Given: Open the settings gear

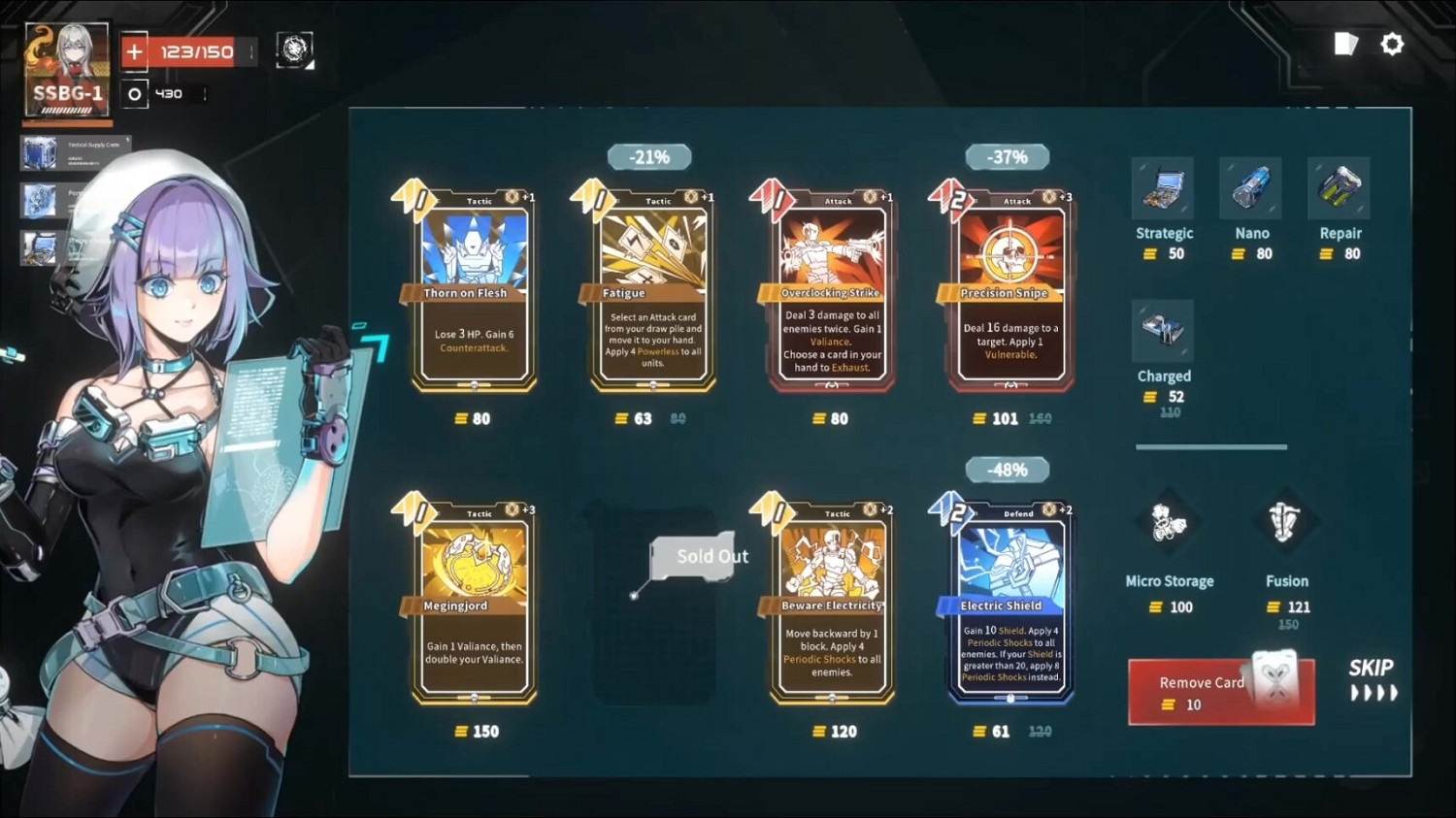Looking at the screenshot, I should coord(1392,44).
